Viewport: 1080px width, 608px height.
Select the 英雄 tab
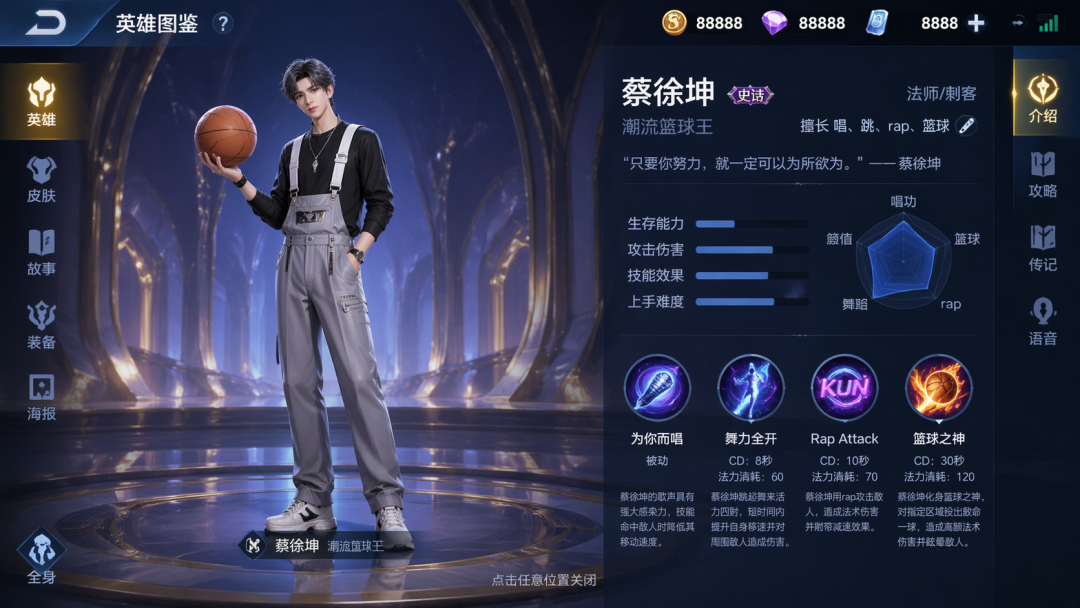click(x=41, y=102)
